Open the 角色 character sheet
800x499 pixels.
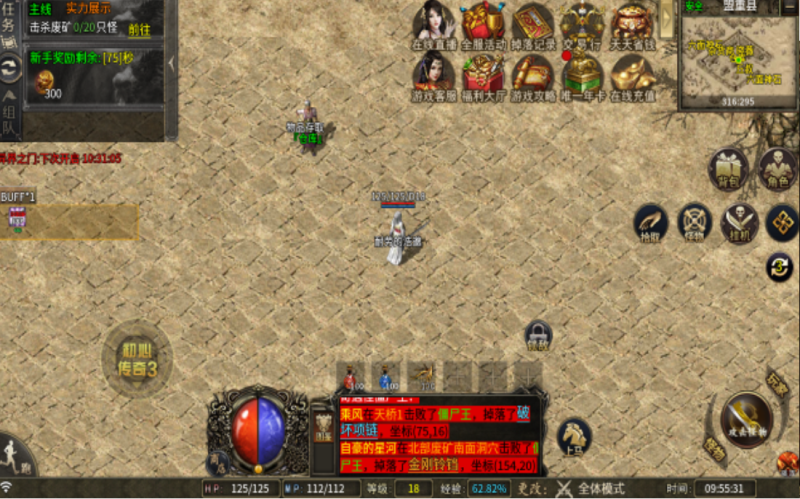tap(777, 169)
